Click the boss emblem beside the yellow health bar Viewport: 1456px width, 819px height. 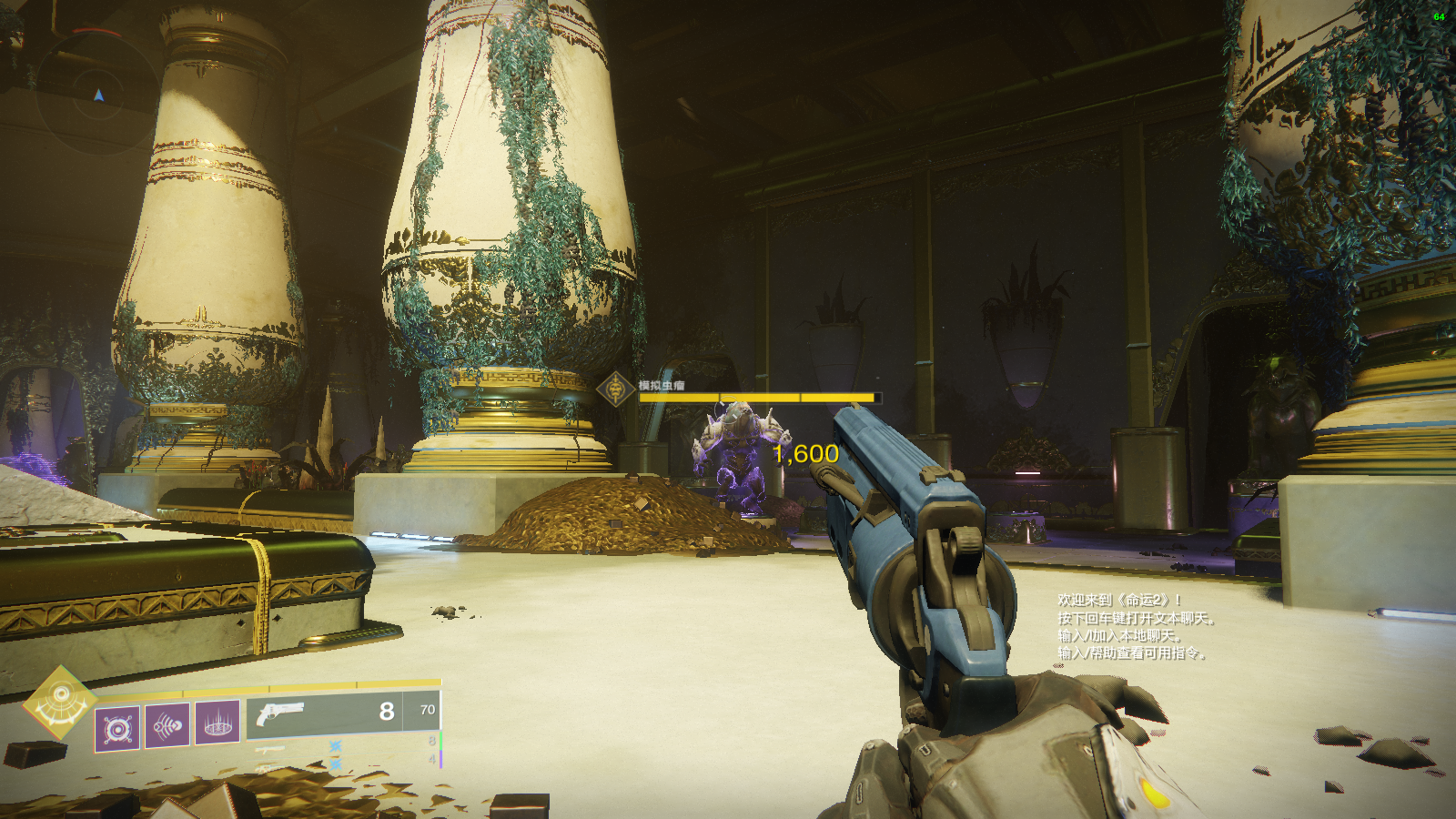pos(616,389)
